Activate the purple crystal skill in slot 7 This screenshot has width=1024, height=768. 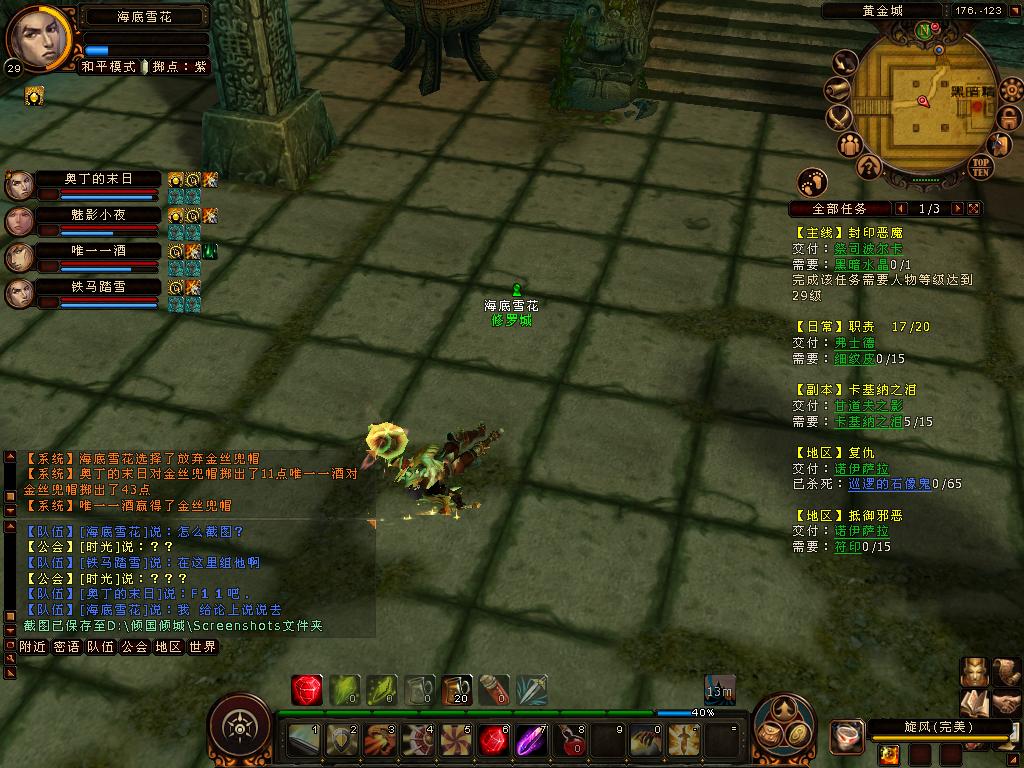[530, 741]
